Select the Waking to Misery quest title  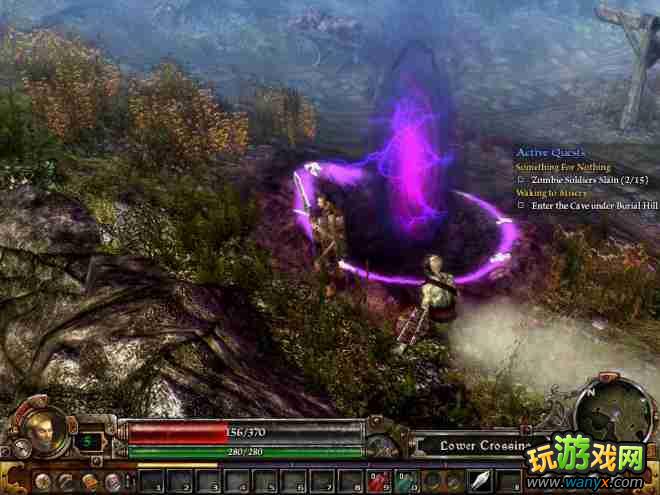point(552,192)
